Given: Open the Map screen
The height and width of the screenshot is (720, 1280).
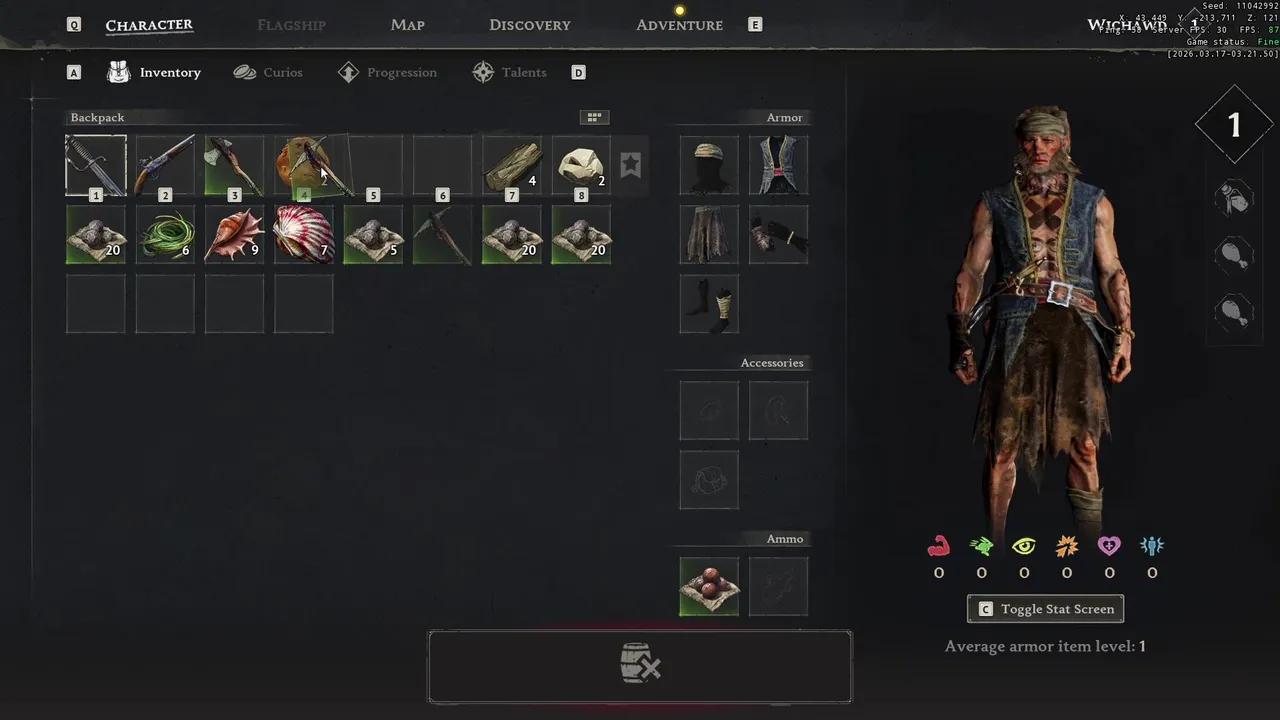Looking at the screenshot, I should click(x=407, y=25).
